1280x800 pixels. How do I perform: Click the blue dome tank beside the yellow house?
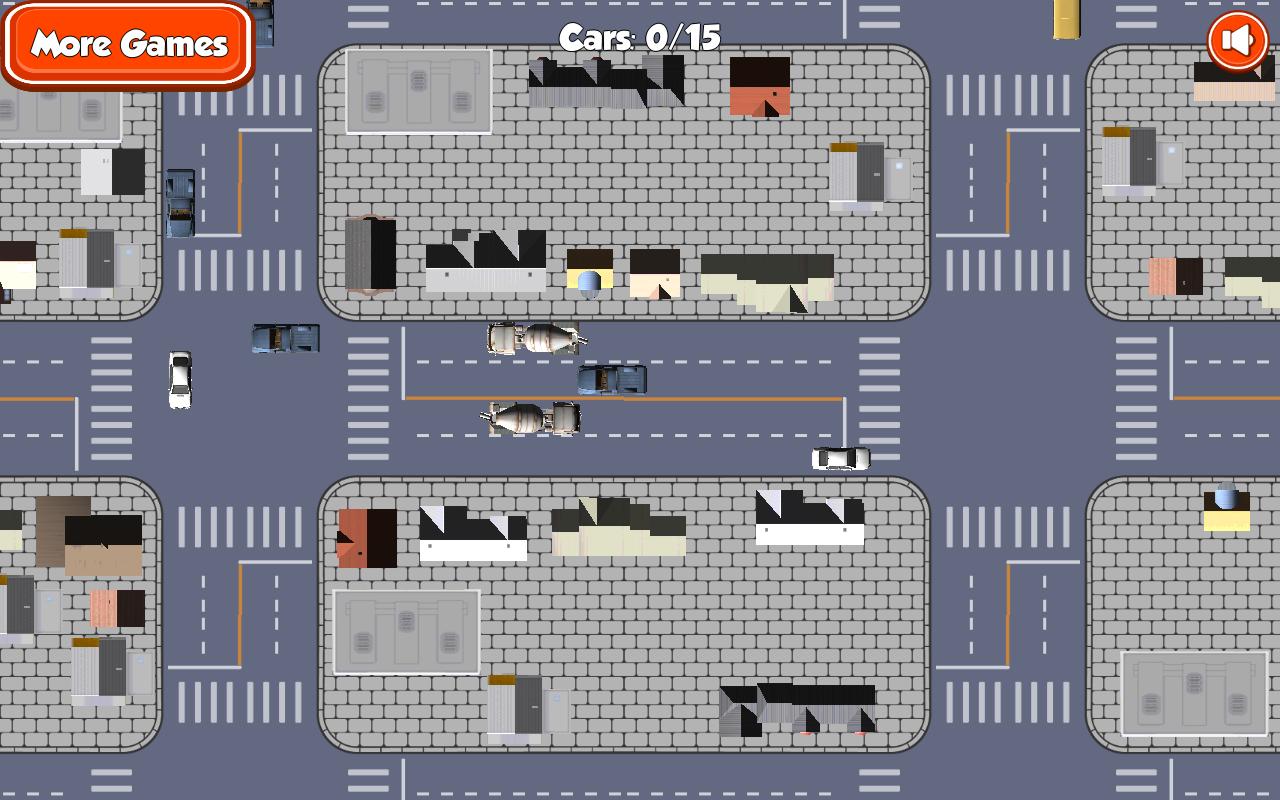(590, 283)
